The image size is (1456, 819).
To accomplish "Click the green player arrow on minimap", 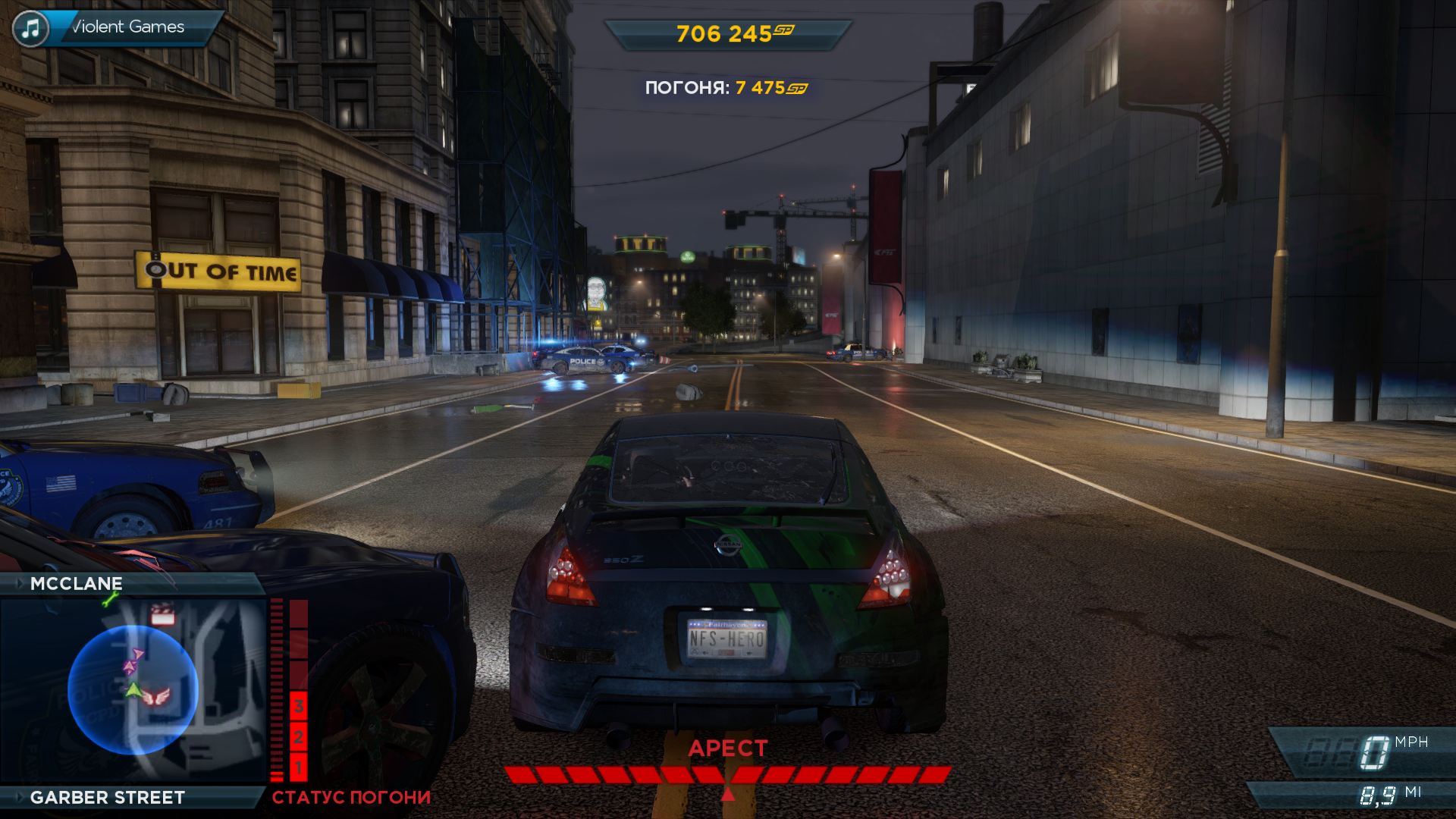I will [134, 689].
